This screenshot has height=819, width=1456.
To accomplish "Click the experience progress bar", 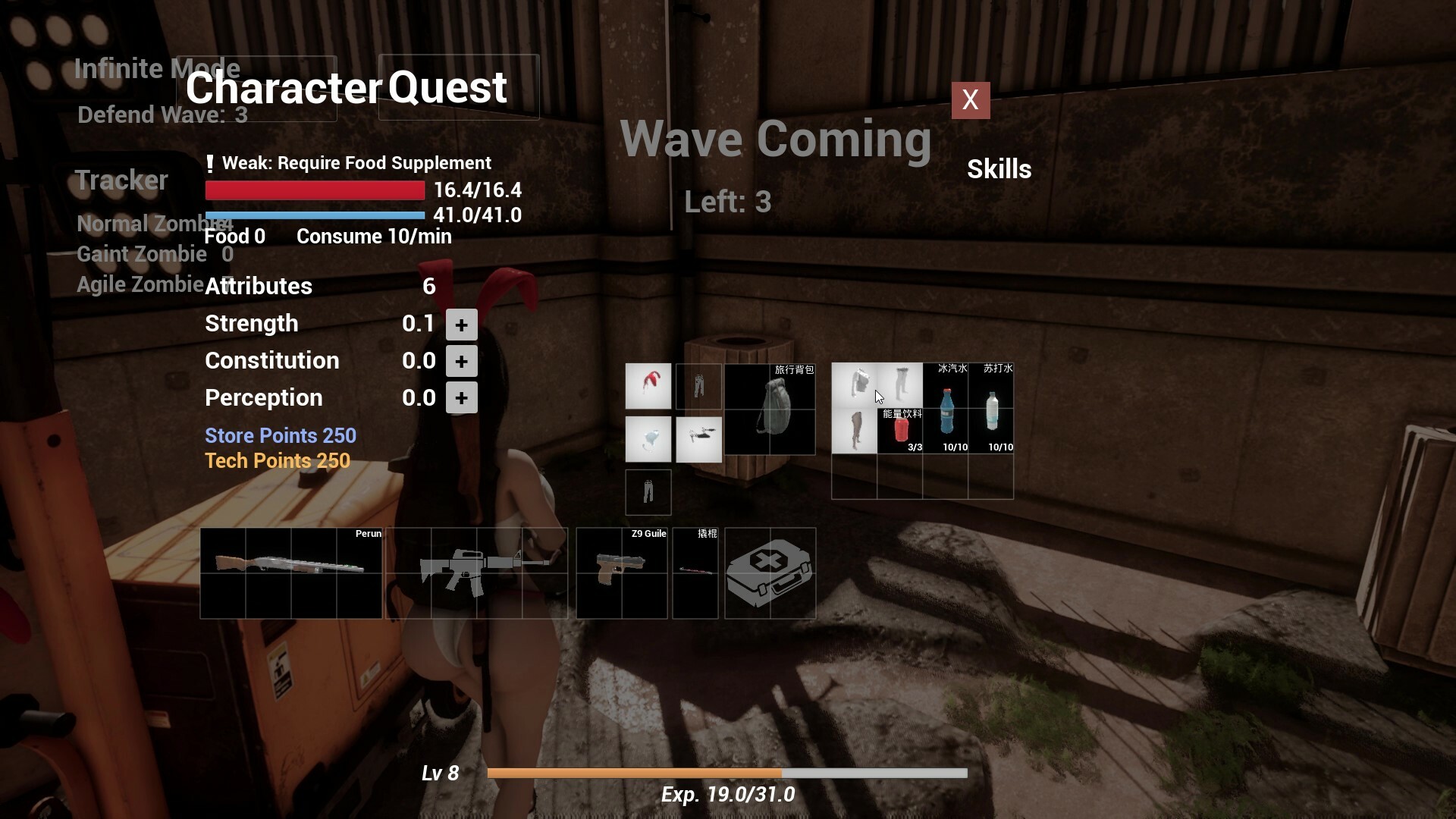I will pyautogui.click(x=727, y=773).
